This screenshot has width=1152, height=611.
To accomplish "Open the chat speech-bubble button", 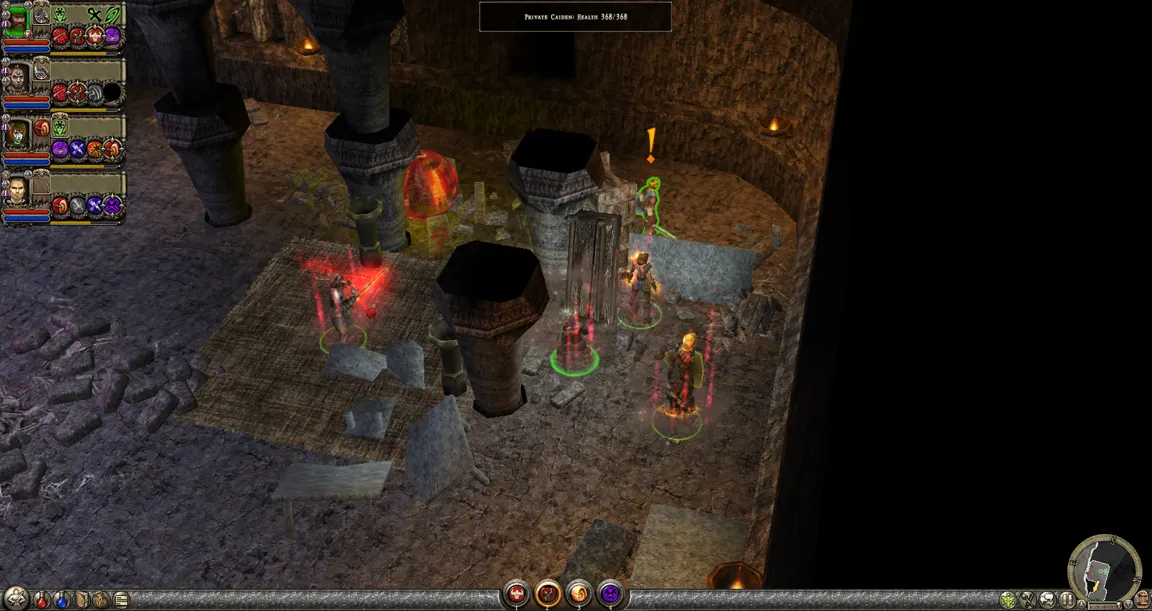I will [x=1047, y=600].
